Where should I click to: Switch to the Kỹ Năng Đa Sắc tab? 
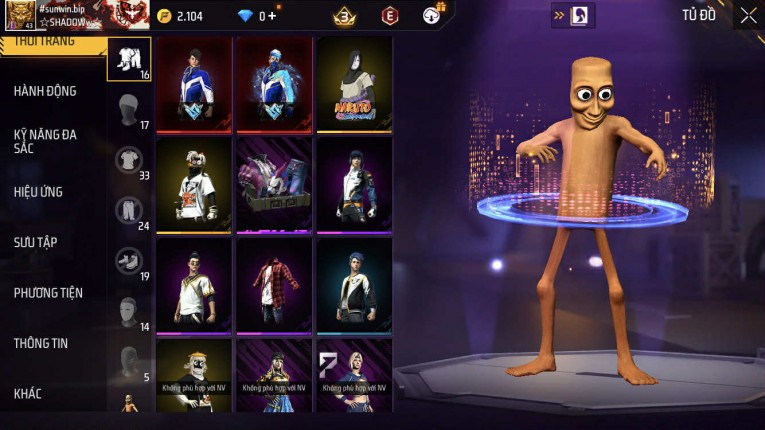click(45, 141)
